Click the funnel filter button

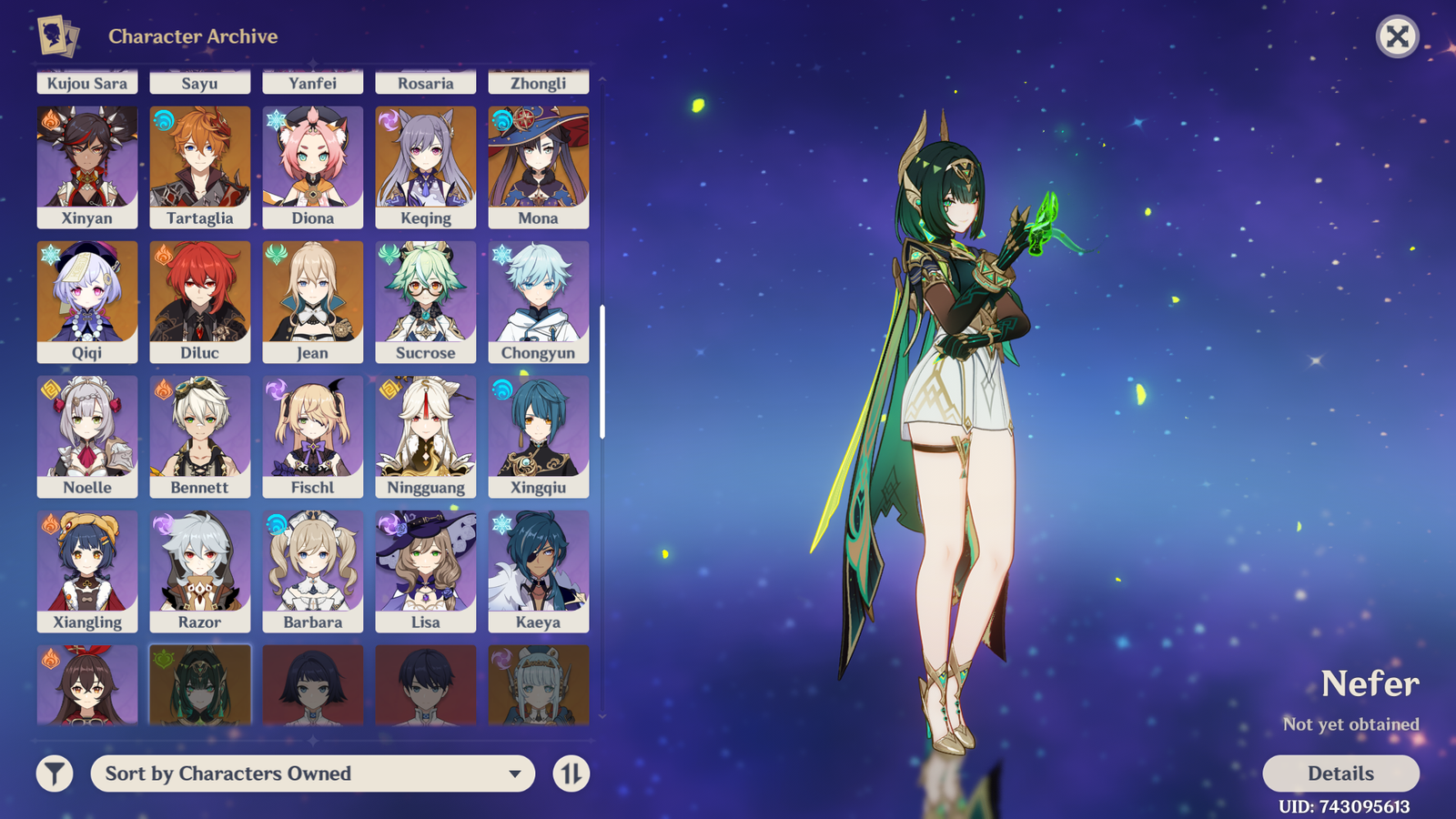(x=55, y=773)
